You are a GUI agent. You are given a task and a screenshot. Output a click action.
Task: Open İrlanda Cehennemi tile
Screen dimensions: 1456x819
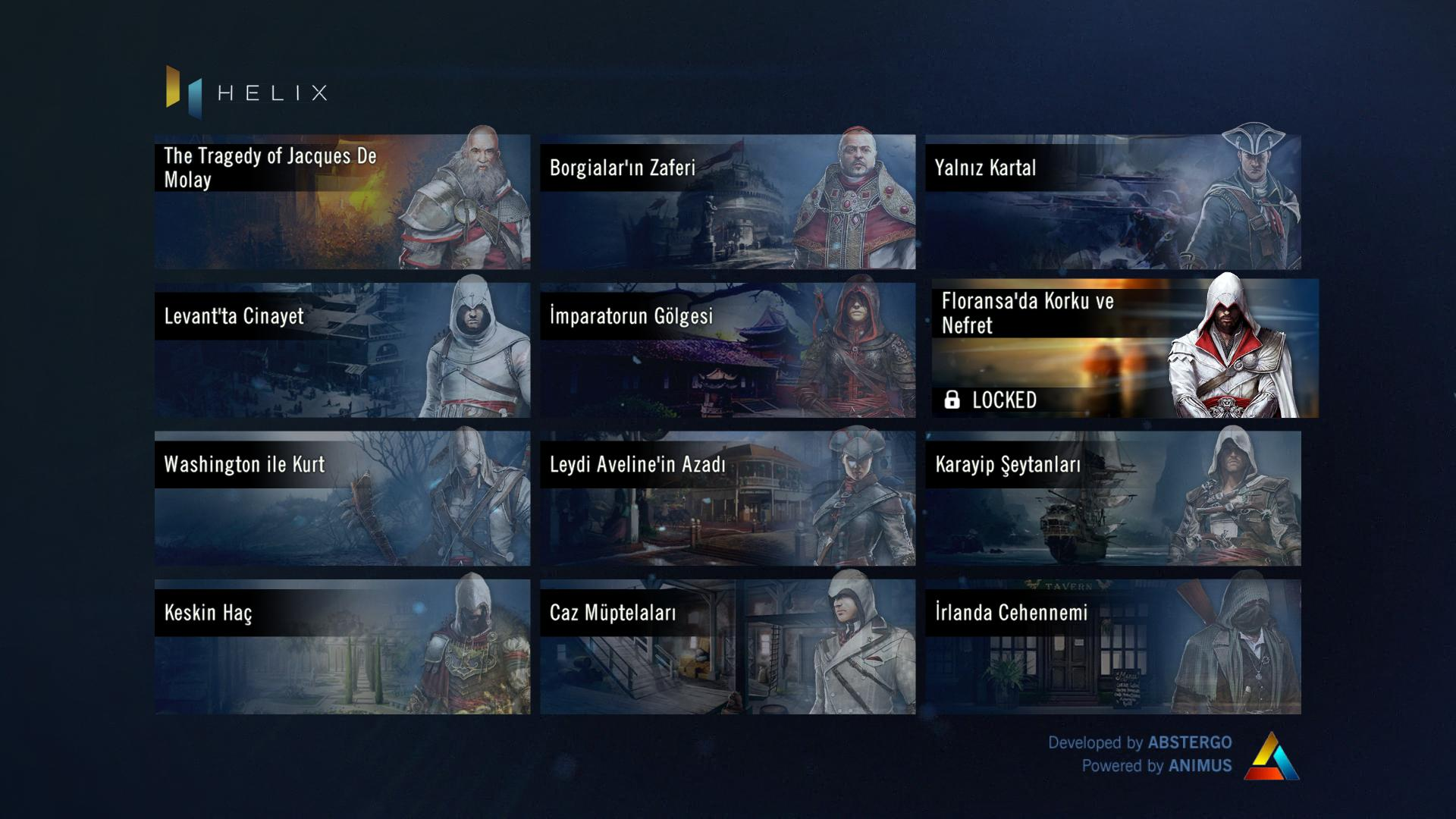pos(1112,647)
